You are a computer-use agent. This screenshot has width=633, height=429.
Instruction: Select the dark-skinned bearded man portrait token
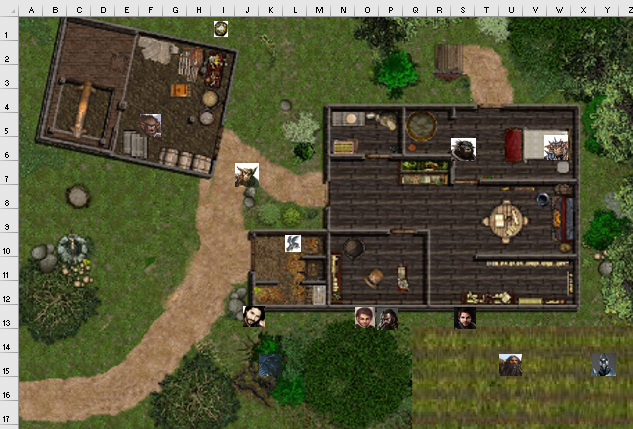click(x=388, y=318)
